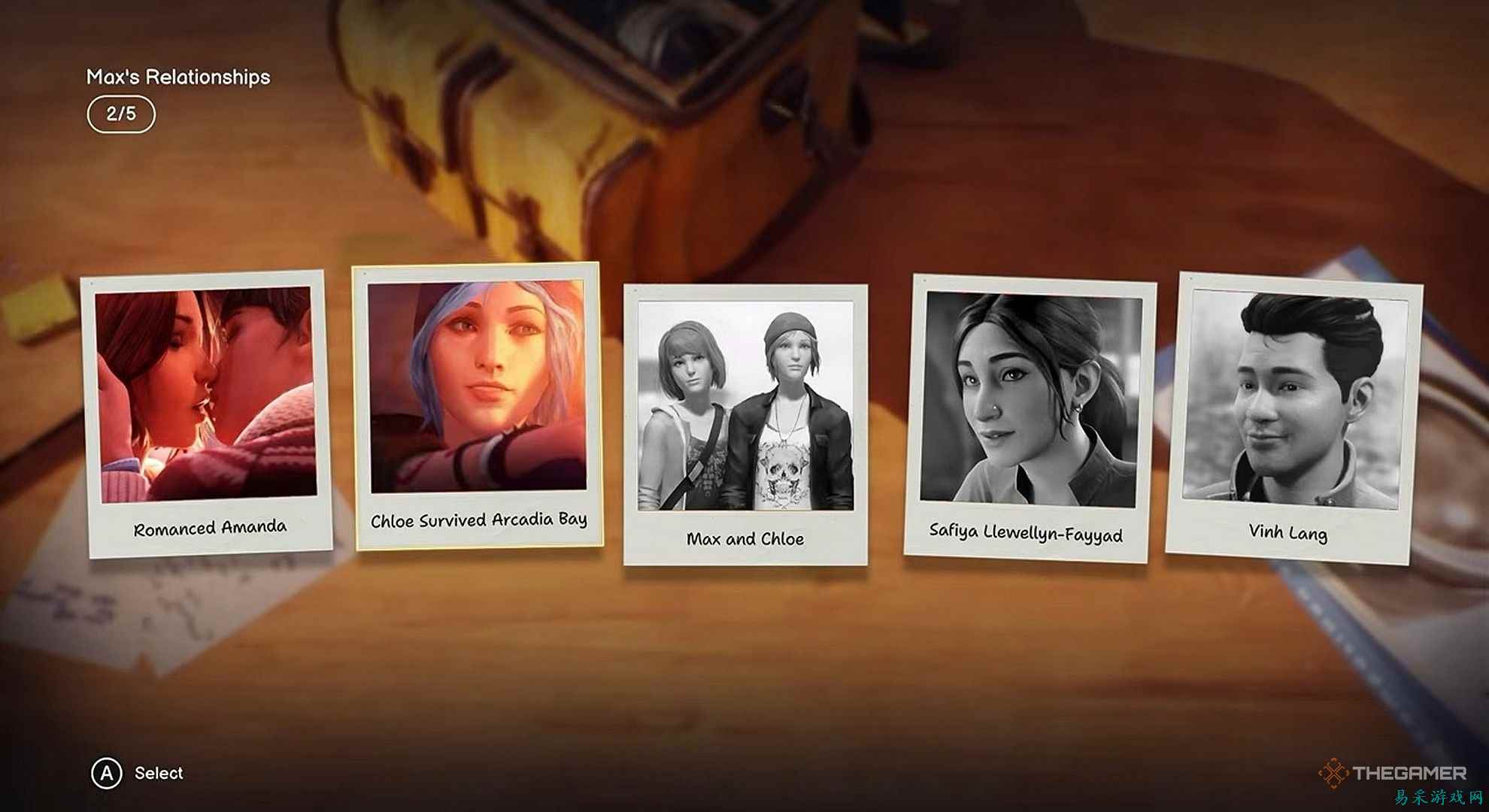Click the Max's Relationships heading

(179, 76)
